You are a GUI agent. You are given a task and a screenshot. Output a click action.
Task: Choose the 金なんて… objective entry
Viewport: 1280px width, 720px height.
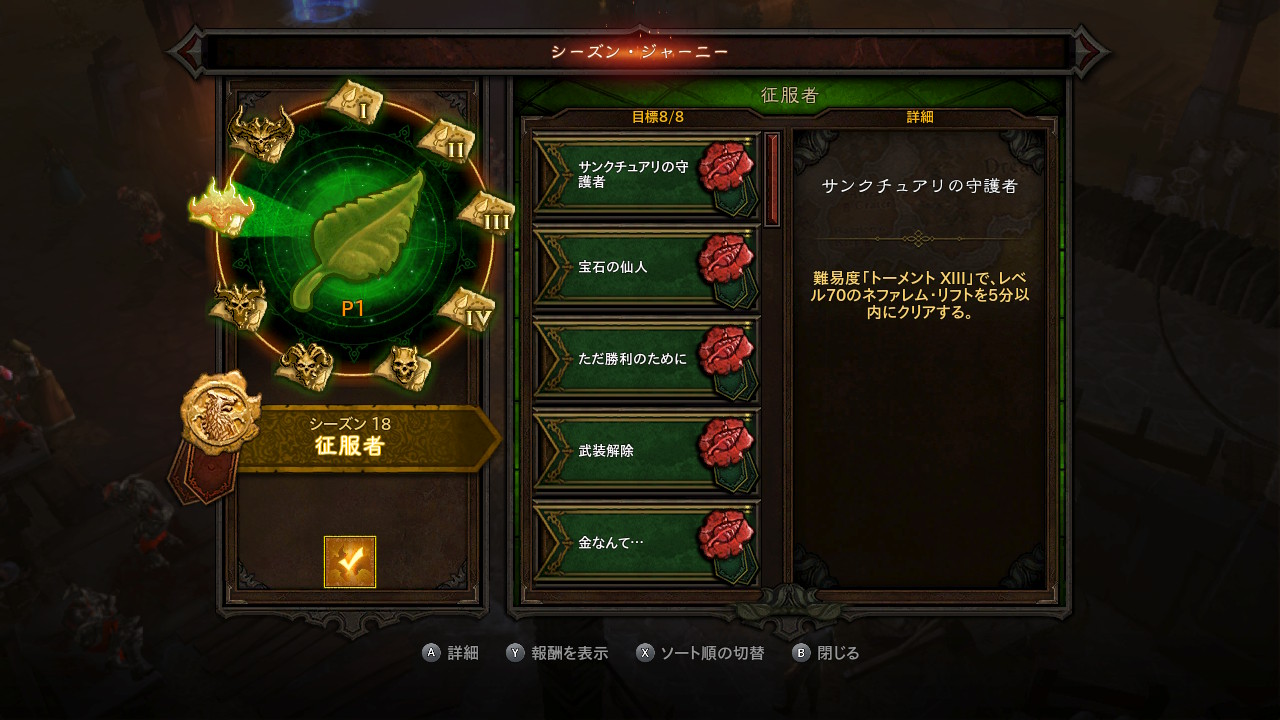pos(646,543)
